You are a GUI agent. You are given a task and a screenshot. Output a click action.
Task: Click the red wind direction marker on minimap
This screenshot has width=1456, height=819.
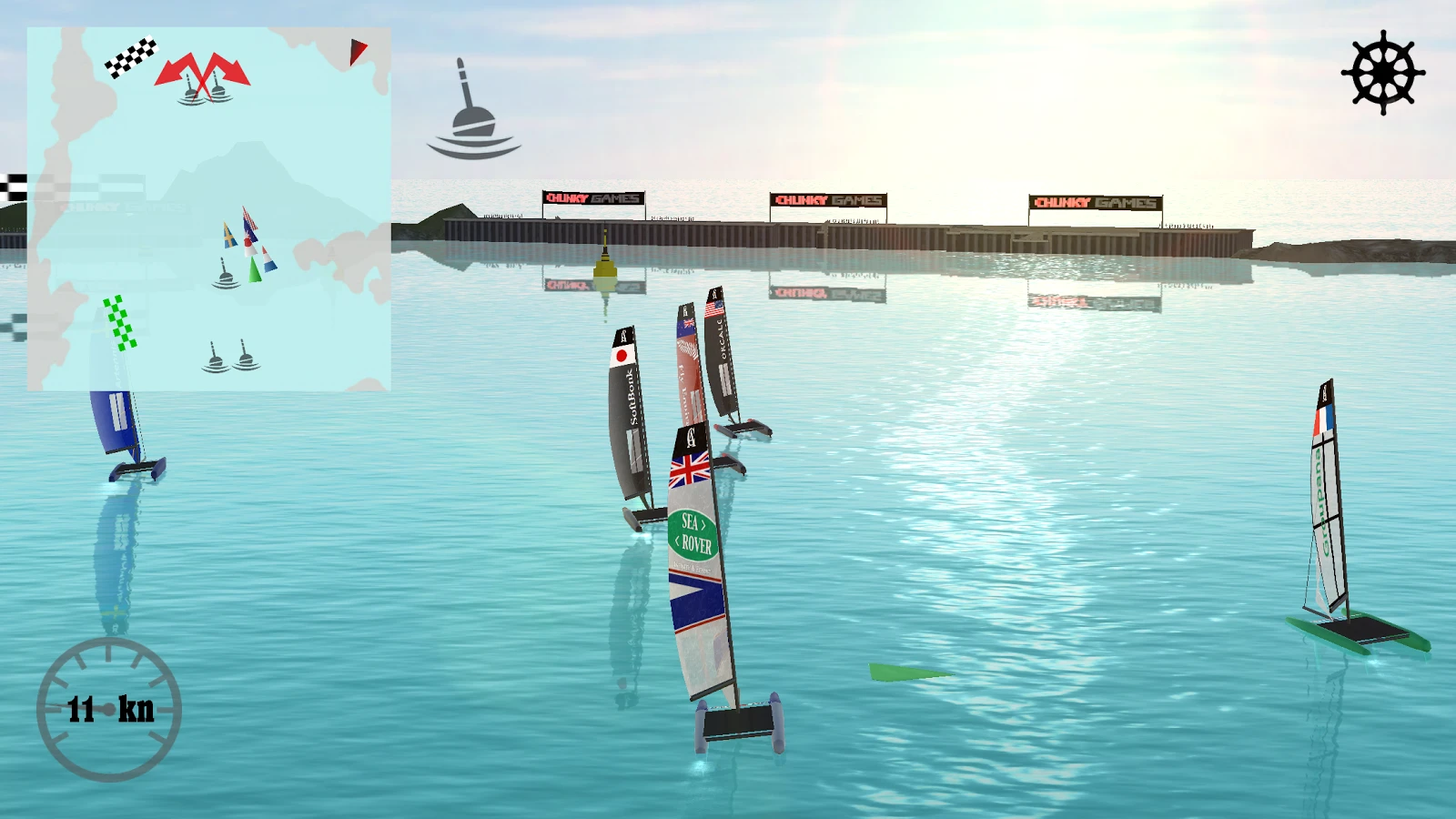tap(356, 52)
